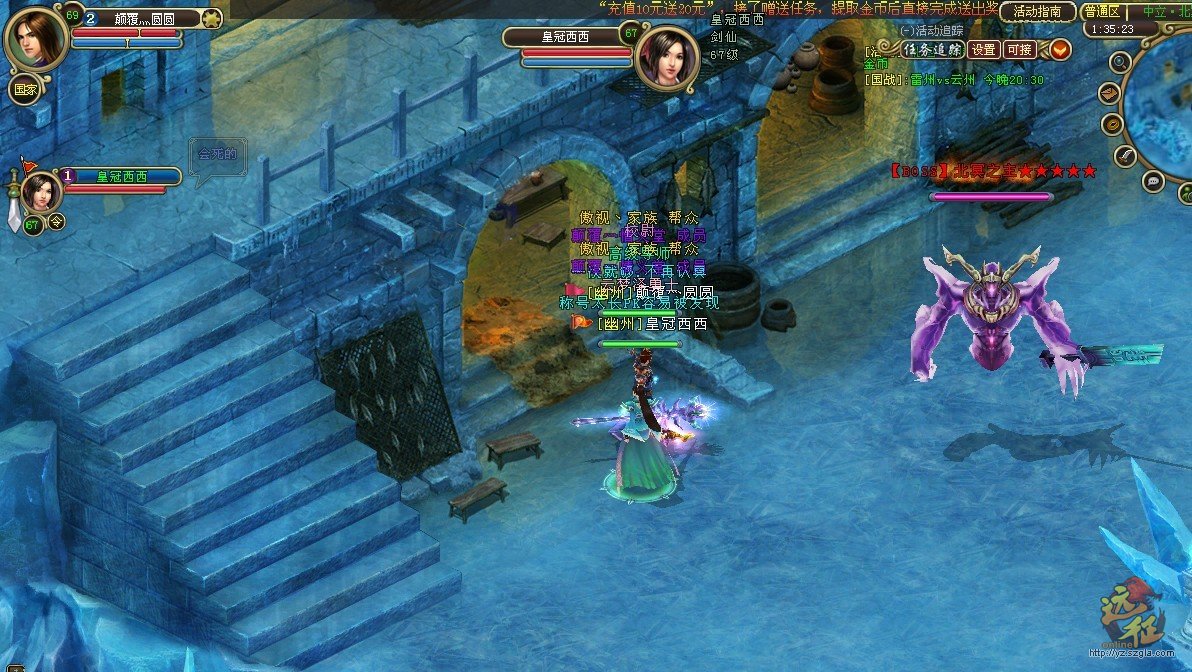The width and height of the screenshot is (1192, 672).
Task: Click the 普通区 server zone label
Action: point(1103,12)
